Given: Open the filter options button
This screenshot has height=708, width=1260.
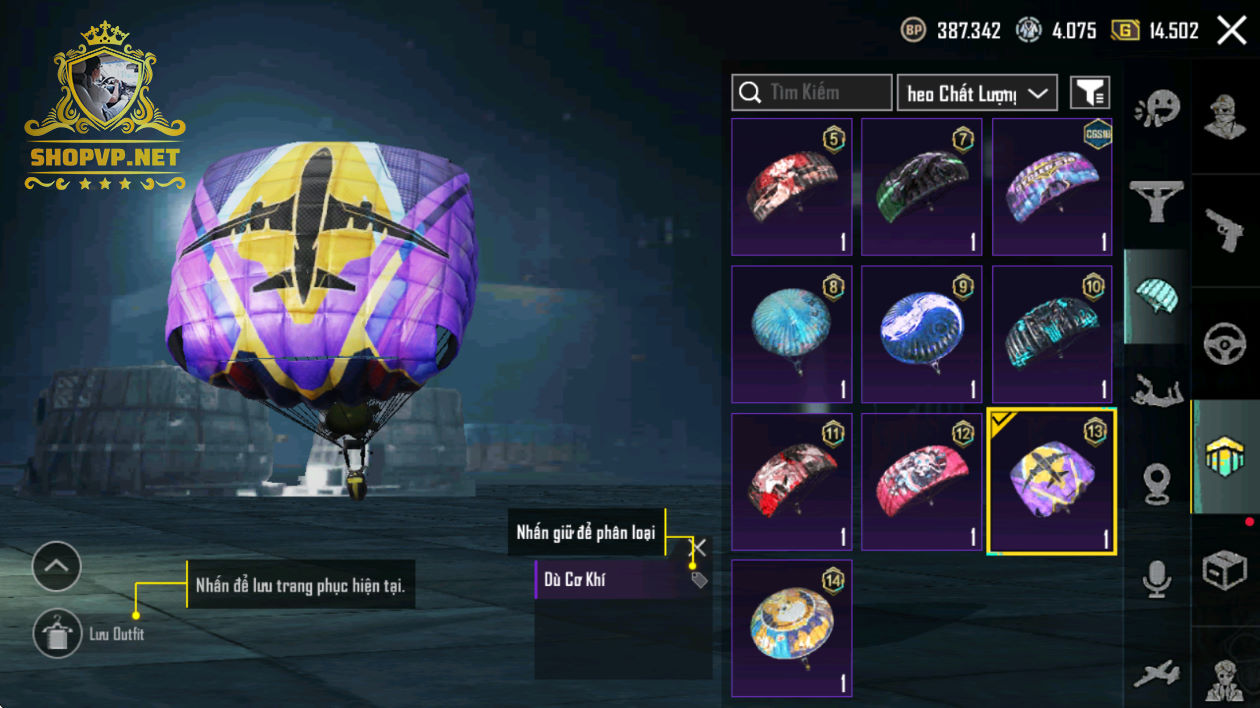Looking at the screenshot, I should coord(1090,93).
